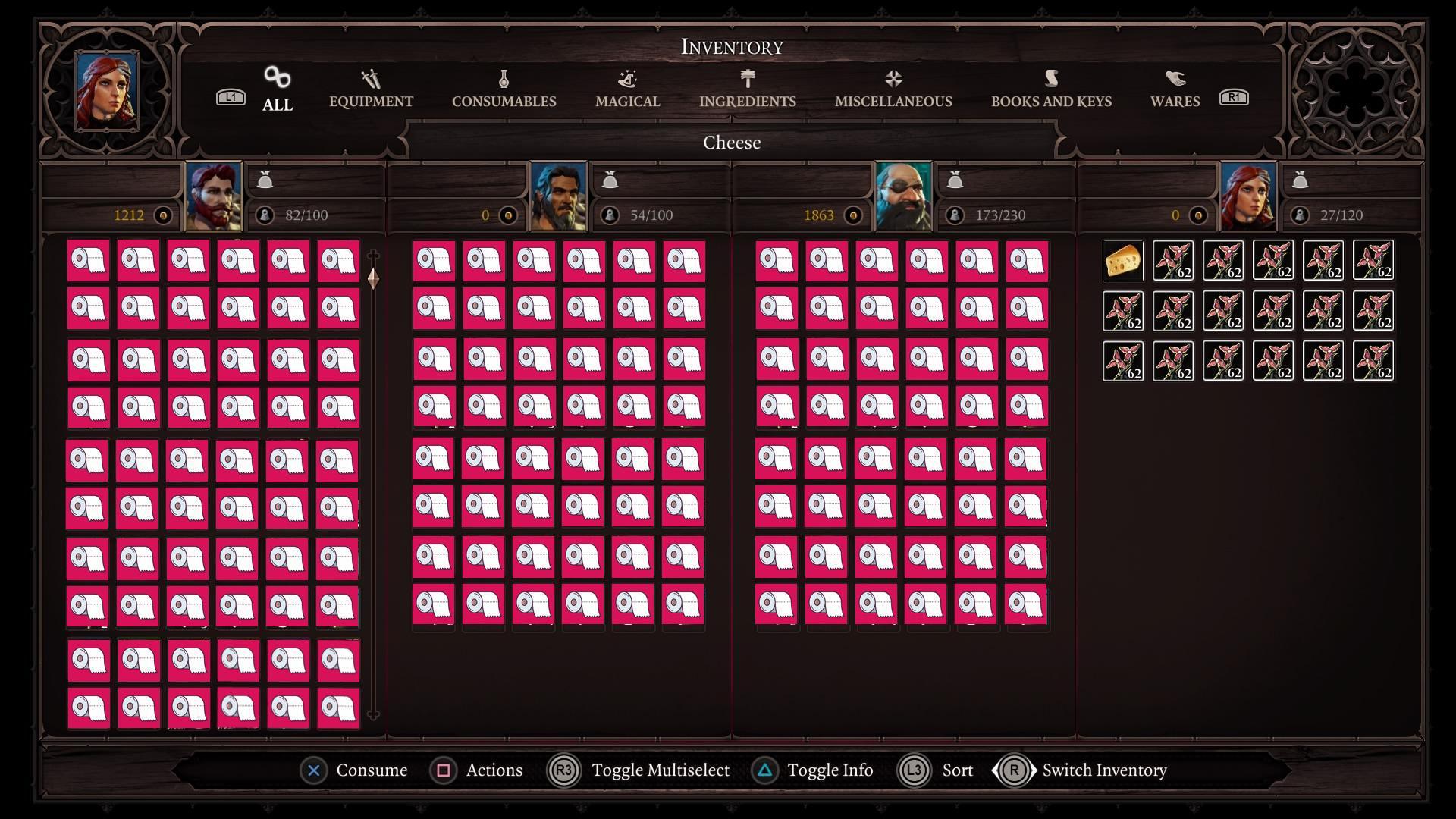Open the WARES tab

click(x=1174, y=99)
